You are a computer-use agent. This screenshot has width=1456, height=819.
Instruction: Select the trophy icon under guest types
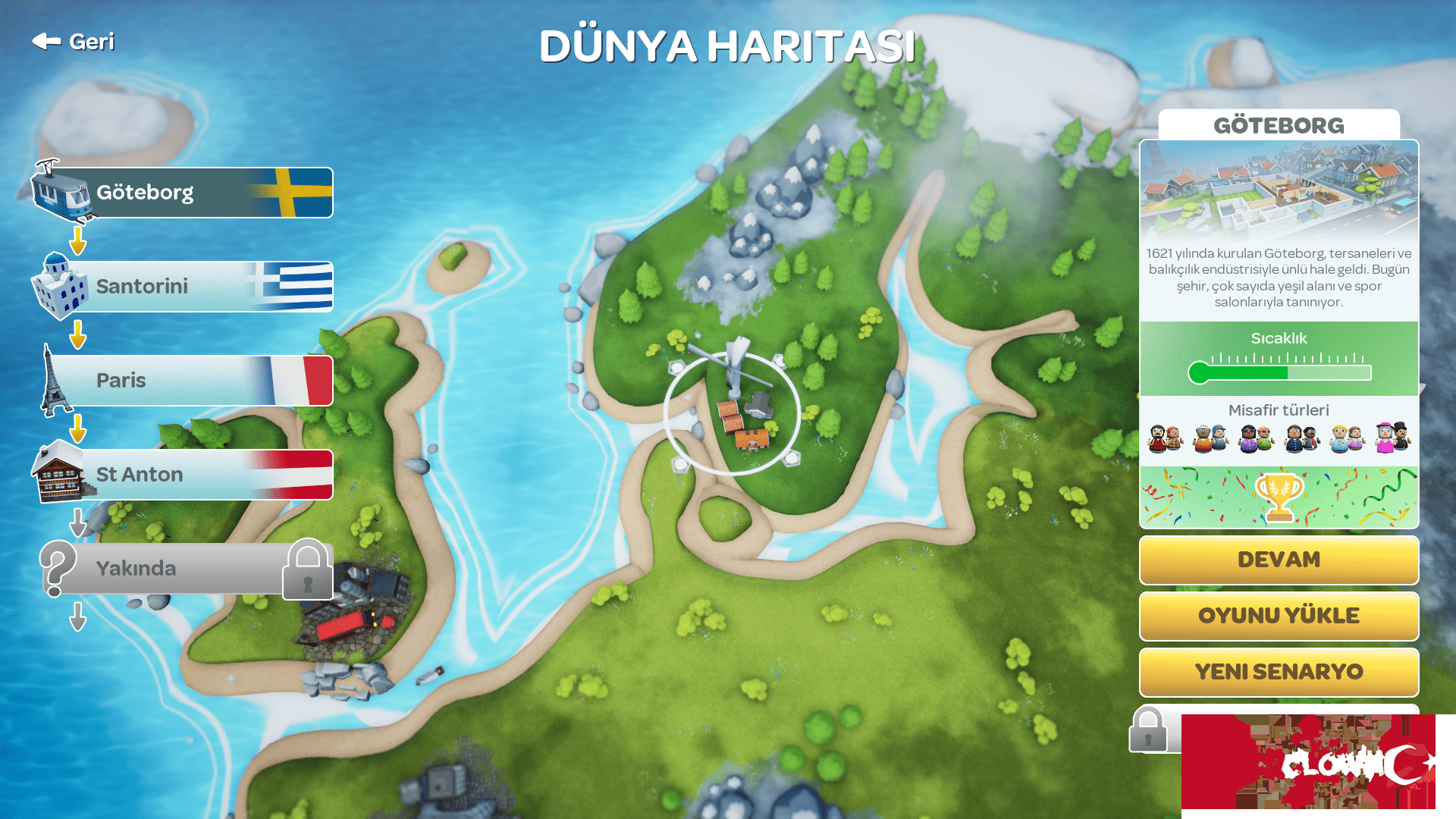(x=1279, y=494)
